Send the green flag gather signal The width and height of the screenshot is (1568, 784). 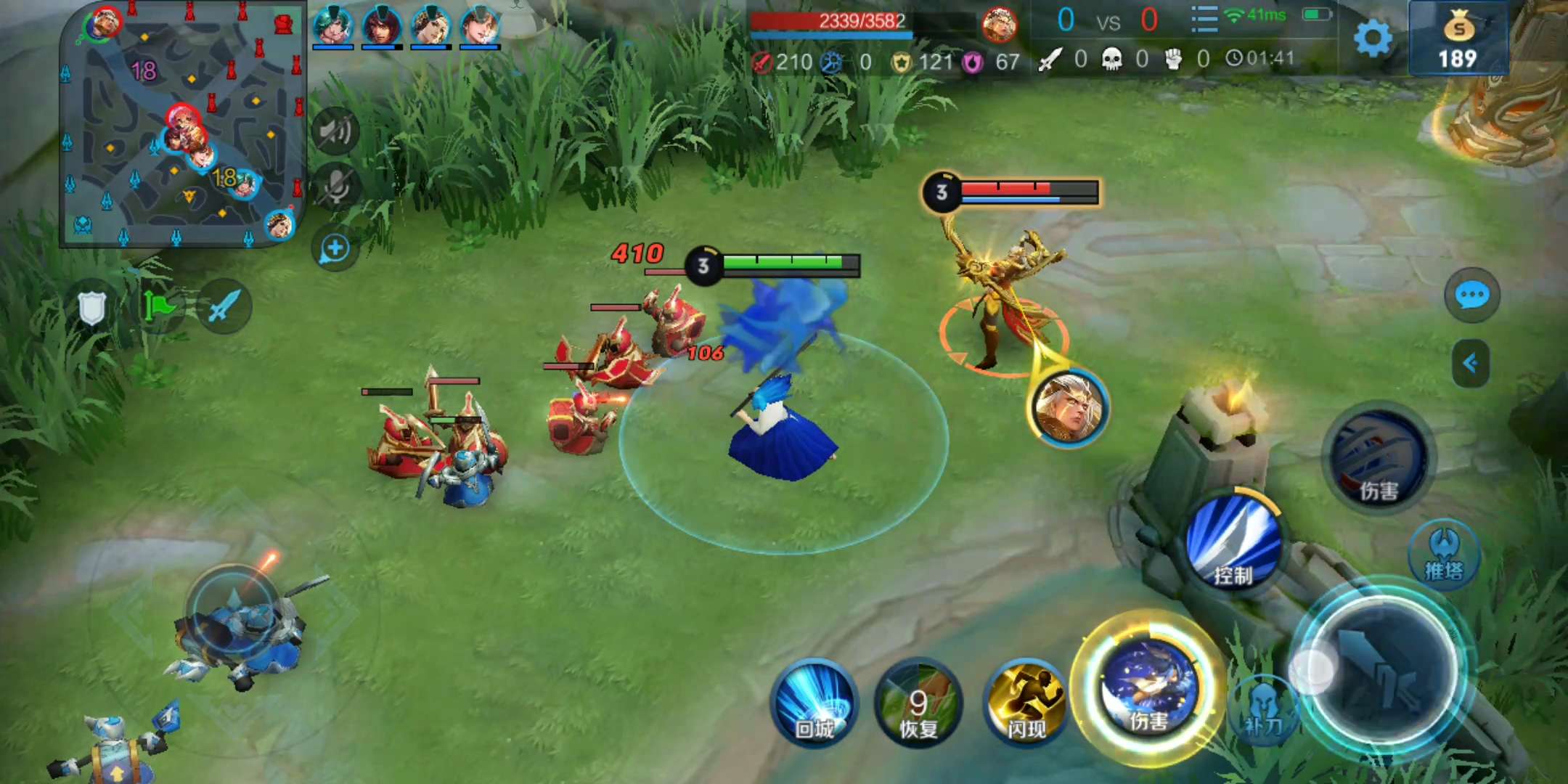pyautogui.click(x=159, y=306)
